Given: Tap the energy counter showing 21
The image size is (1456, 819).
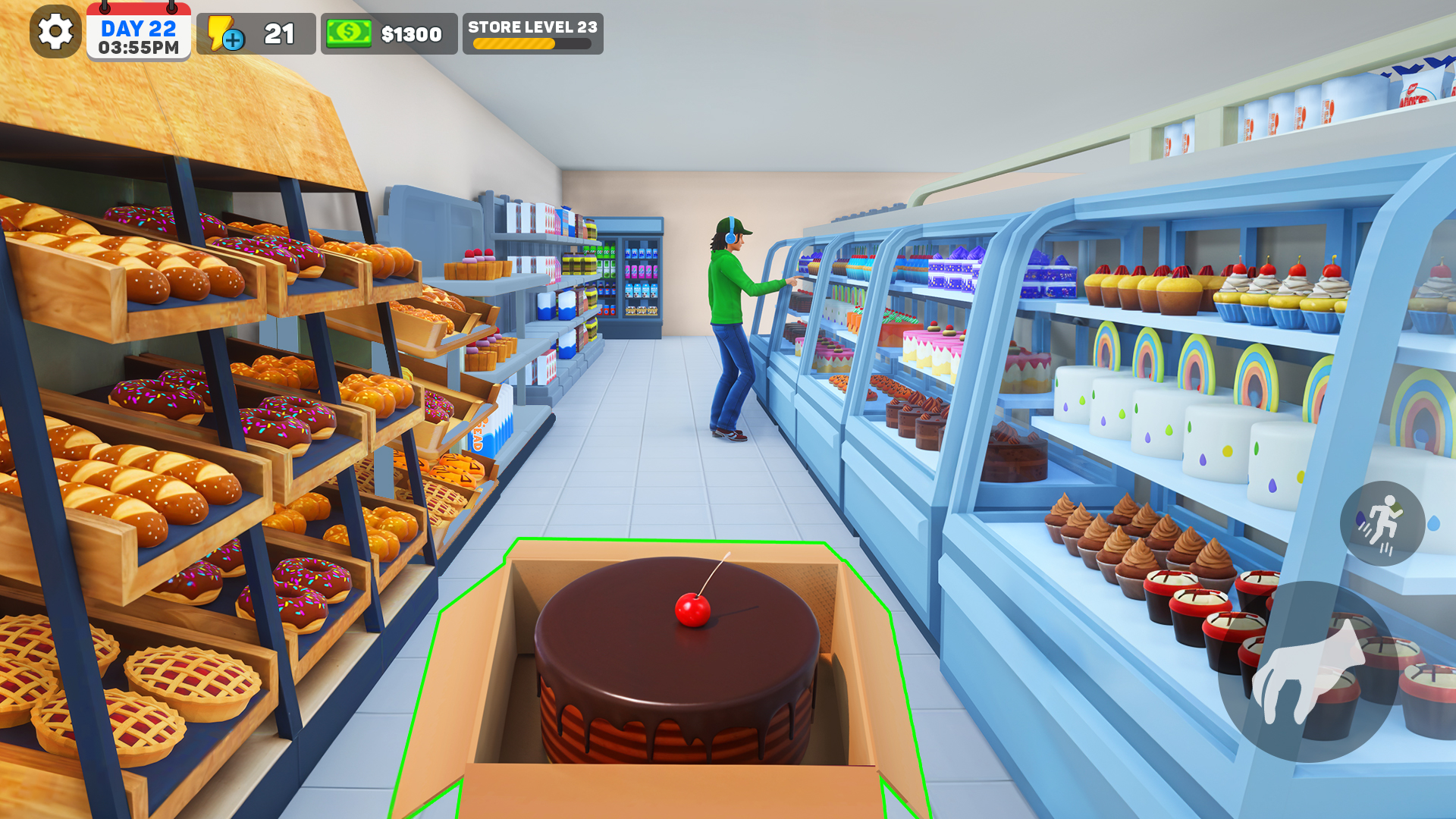Looking at the screenshot, I should tap(278, 32).
